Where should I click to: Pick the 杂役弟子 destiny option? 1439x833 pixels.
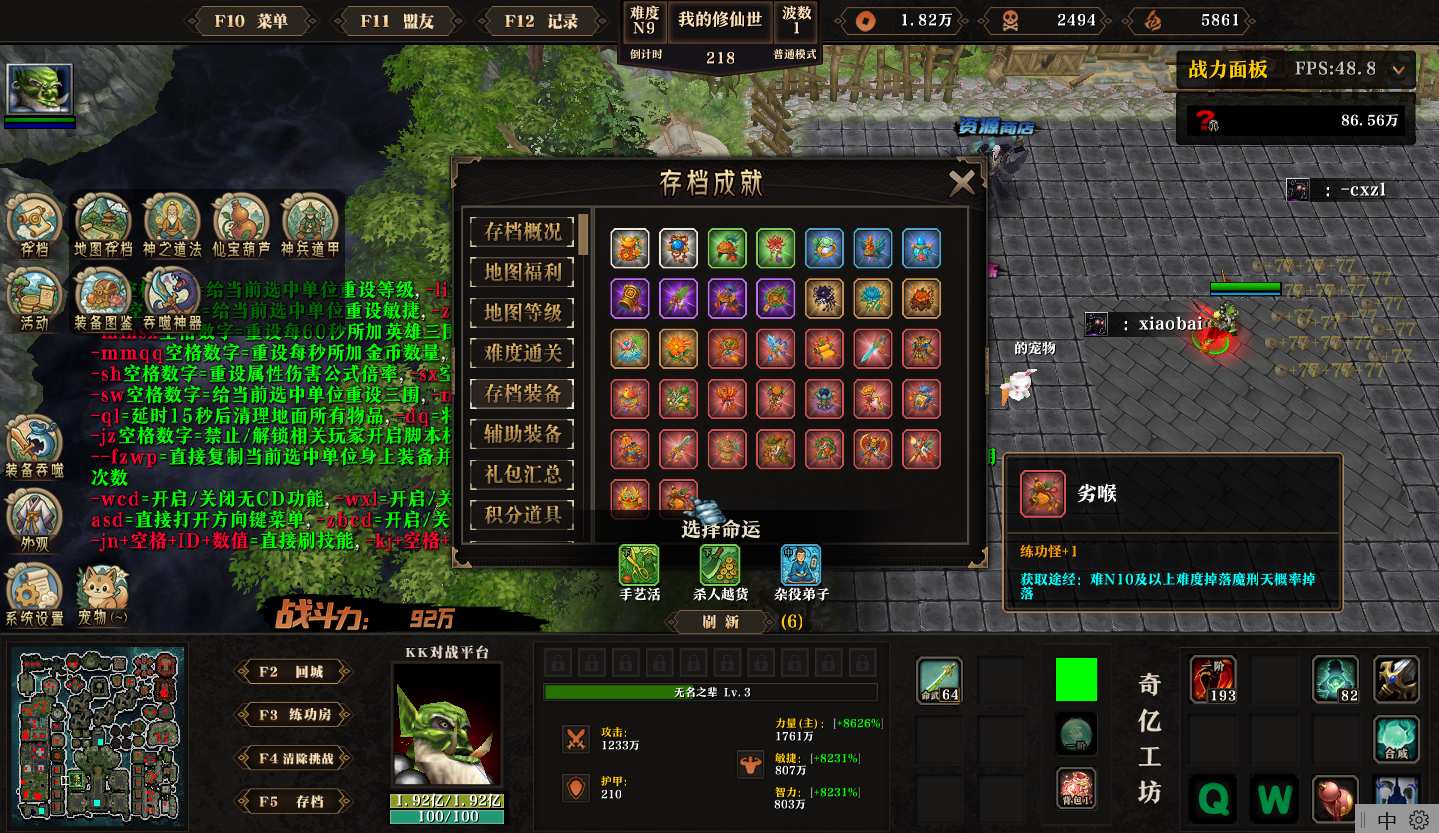tap(800, 566)
